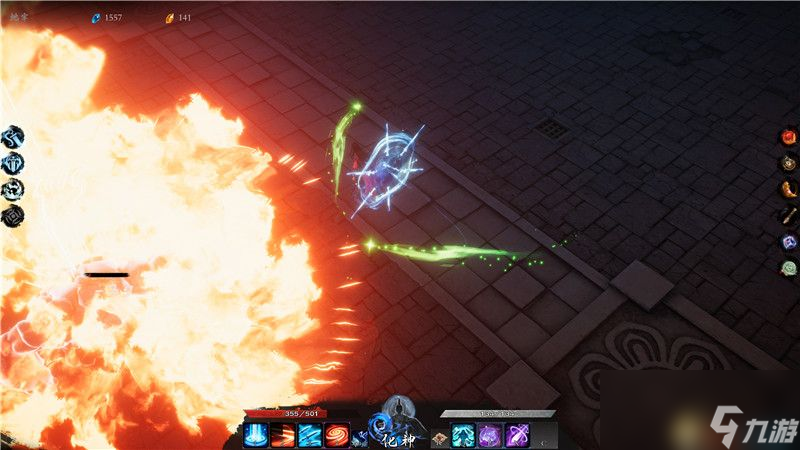Select the teal wings skill icon
800x450 pixels.
pos(464,435)
